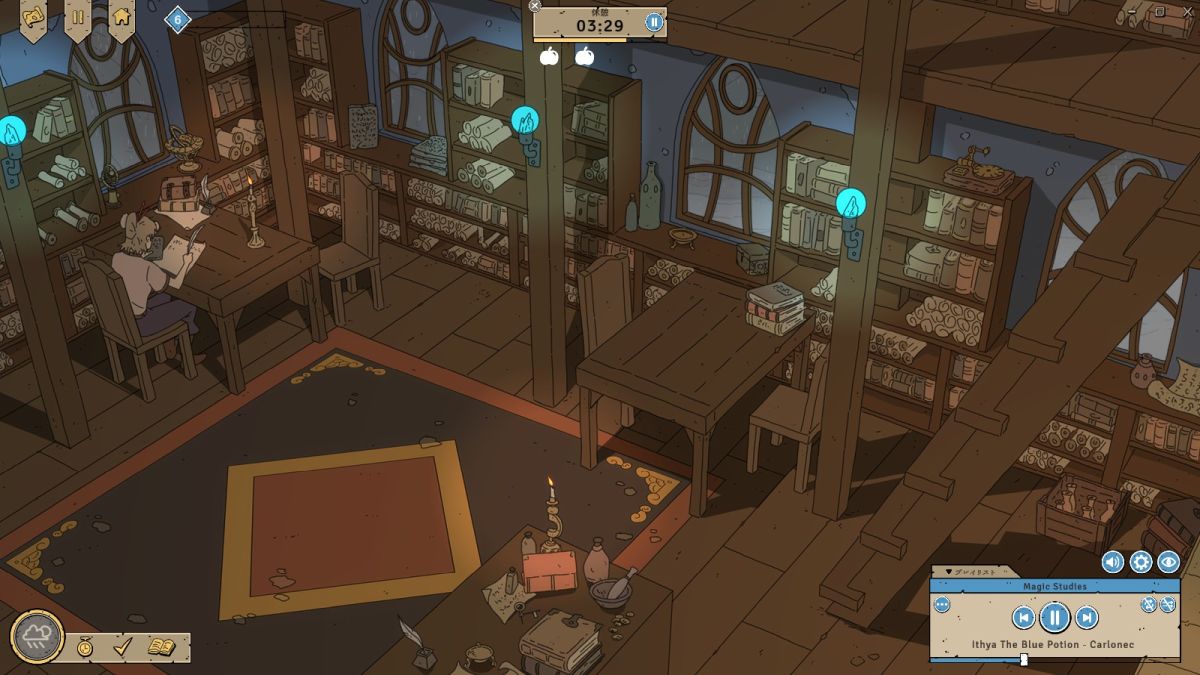Click the blue diamond level 6 badge
Screen dimensions: 1200x675
177,19
